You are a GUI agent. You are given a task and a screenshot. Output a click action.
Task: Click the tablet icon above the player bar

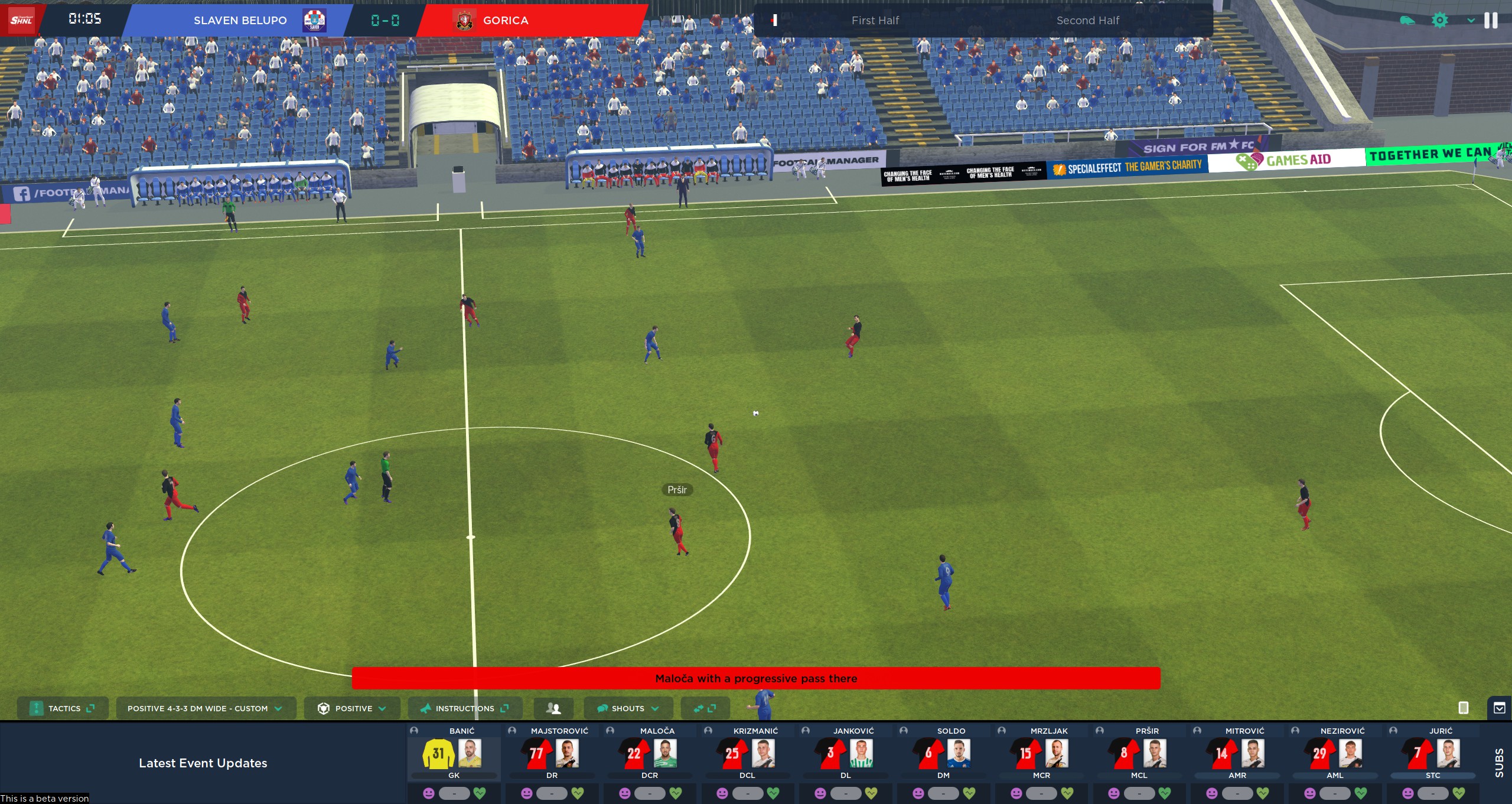pyautogui.click(x=1464, y=708)
